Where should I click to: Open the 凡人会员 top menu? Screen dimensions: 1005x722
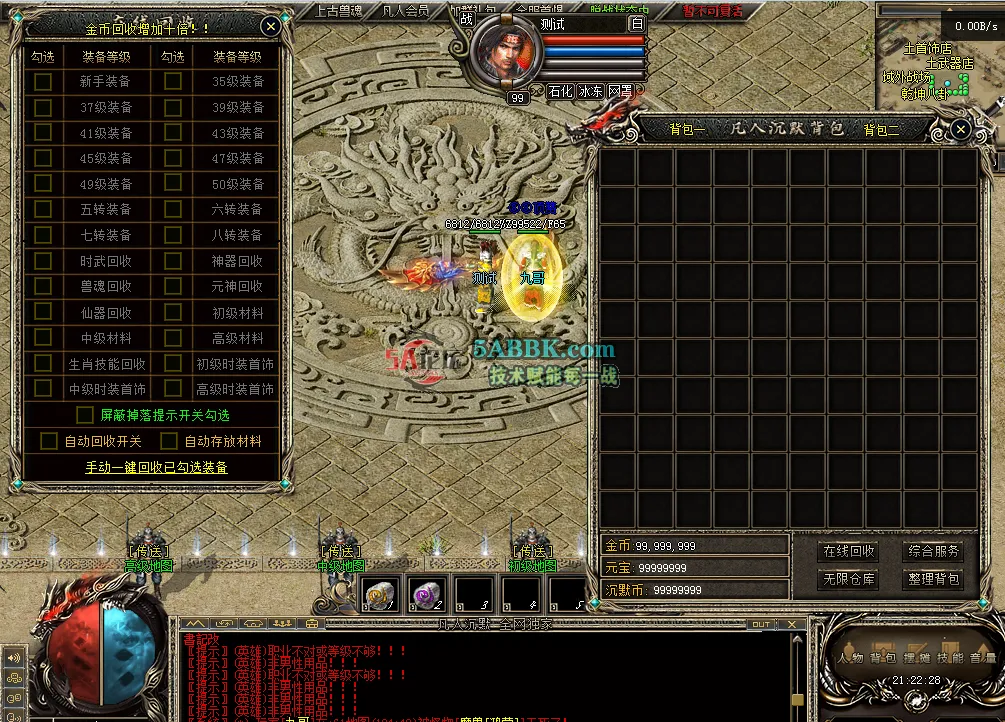tap(406, 11)
